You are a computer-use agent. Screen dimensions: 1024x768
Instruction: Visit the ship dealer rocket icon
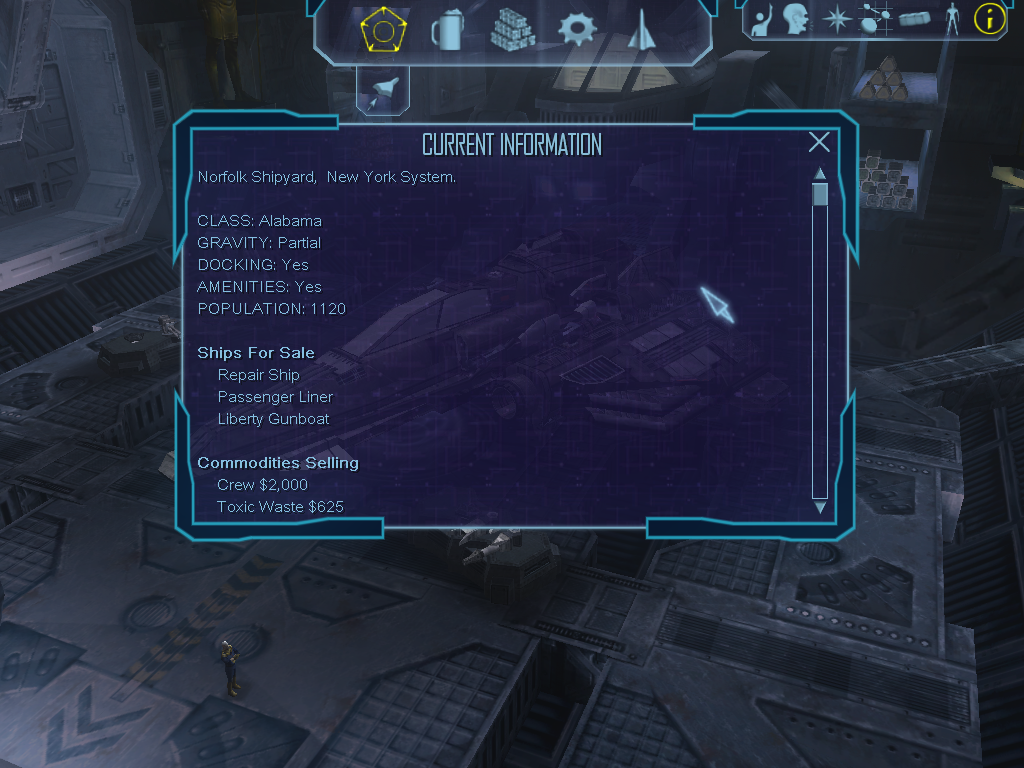(640, 30)
